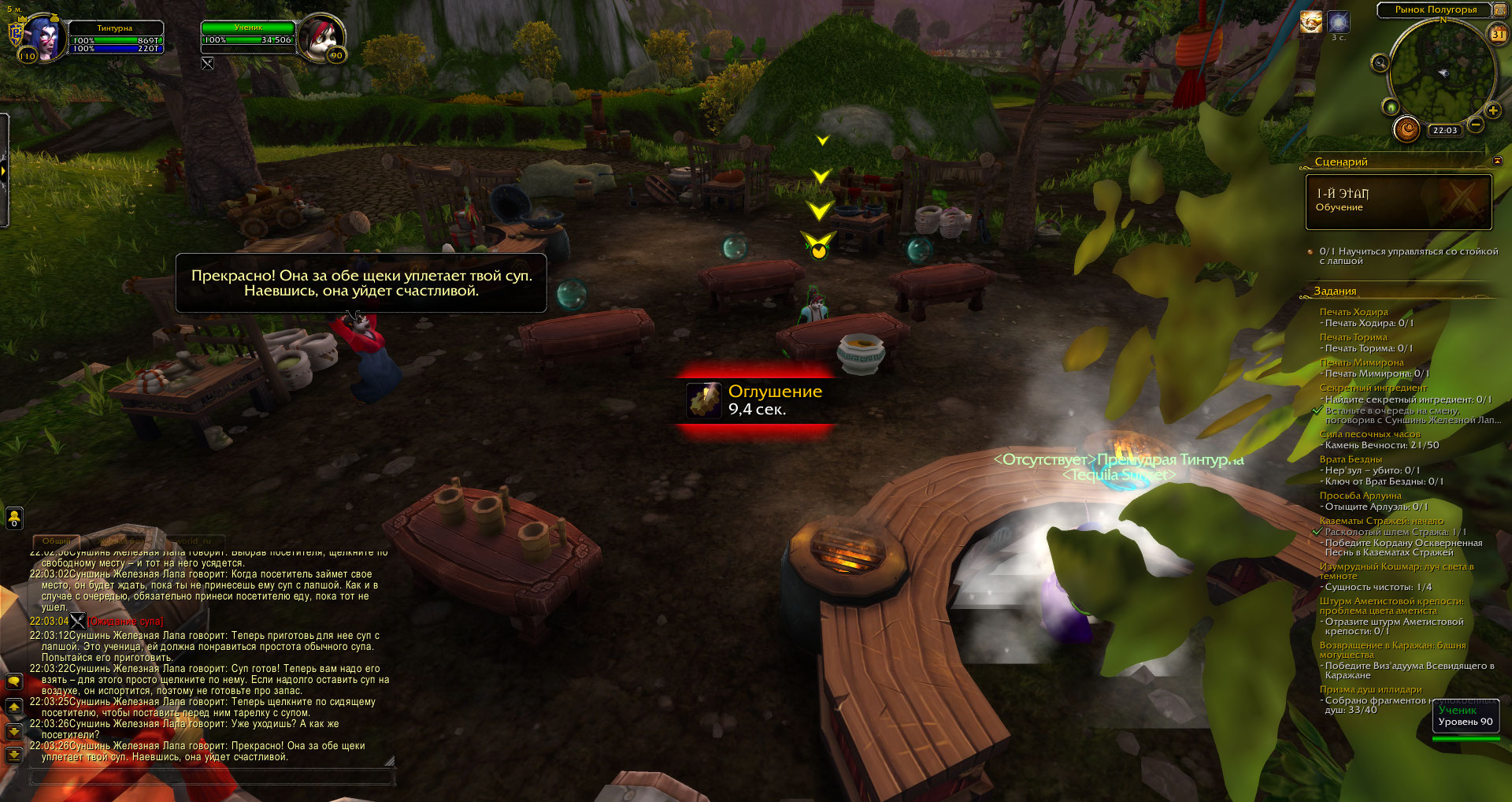Image resolution: width=1512 pixels, height=802 pixels.
Task: Open the social friends button above chat
Action: click(14, 518)
